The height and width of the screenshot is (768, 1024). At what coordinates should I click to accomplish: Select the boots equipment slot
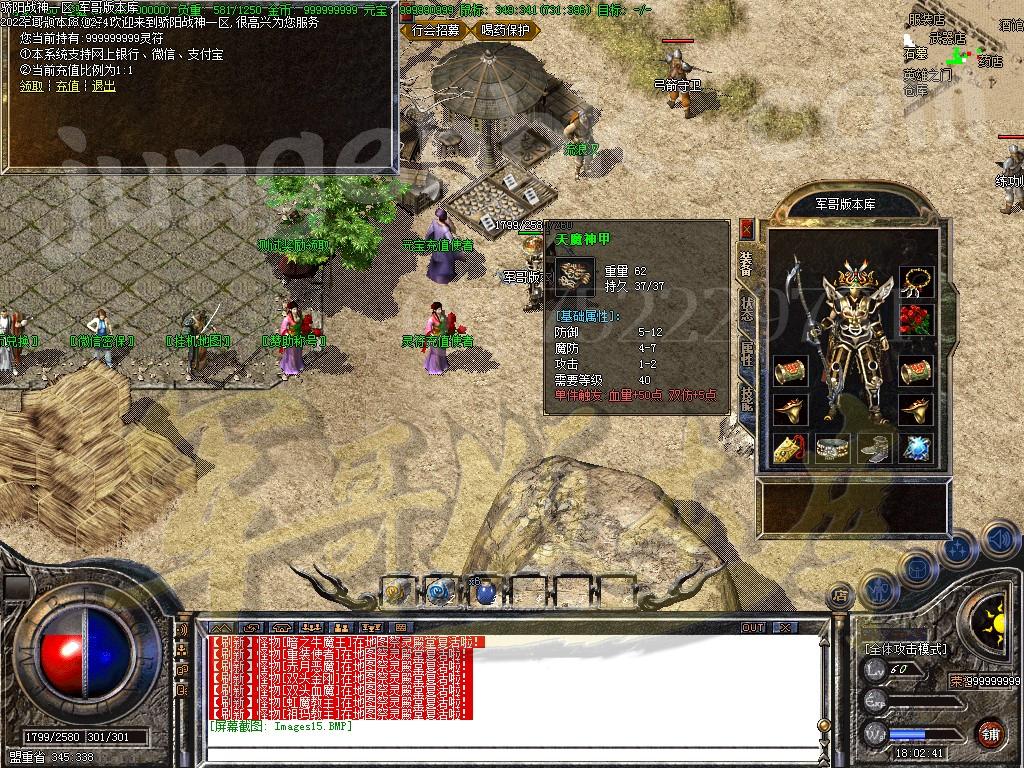874,449
